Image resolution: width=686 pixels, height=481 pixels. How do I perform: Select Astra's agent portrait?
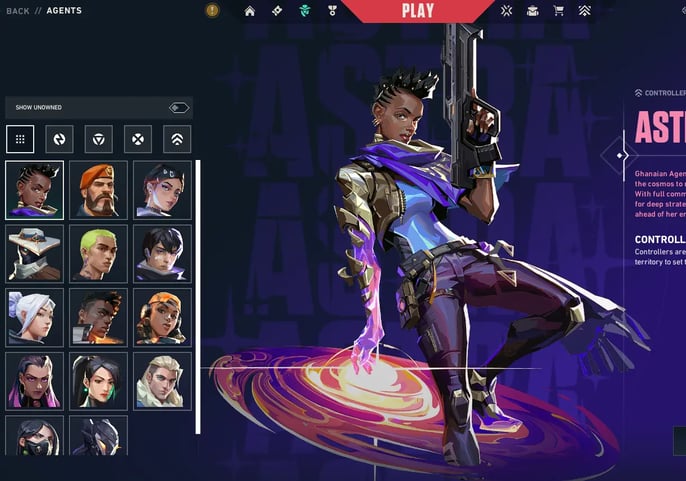(x=34, y=190)
